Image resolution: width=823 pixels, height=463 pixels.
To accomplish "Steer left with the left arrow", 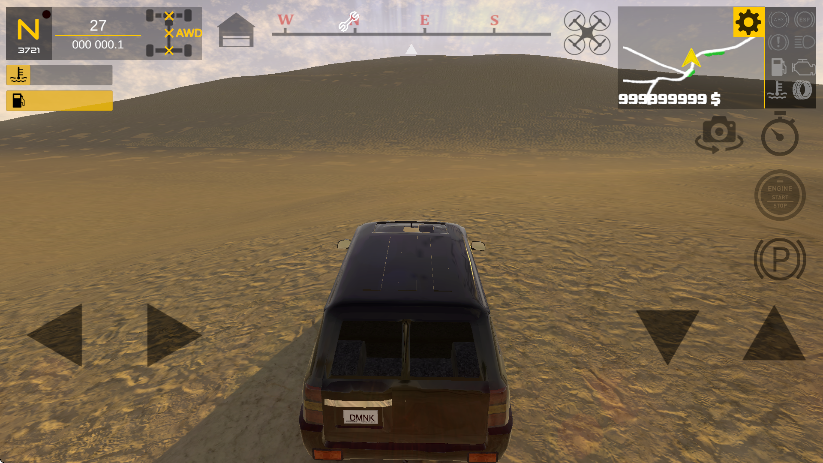I will 56,334.
